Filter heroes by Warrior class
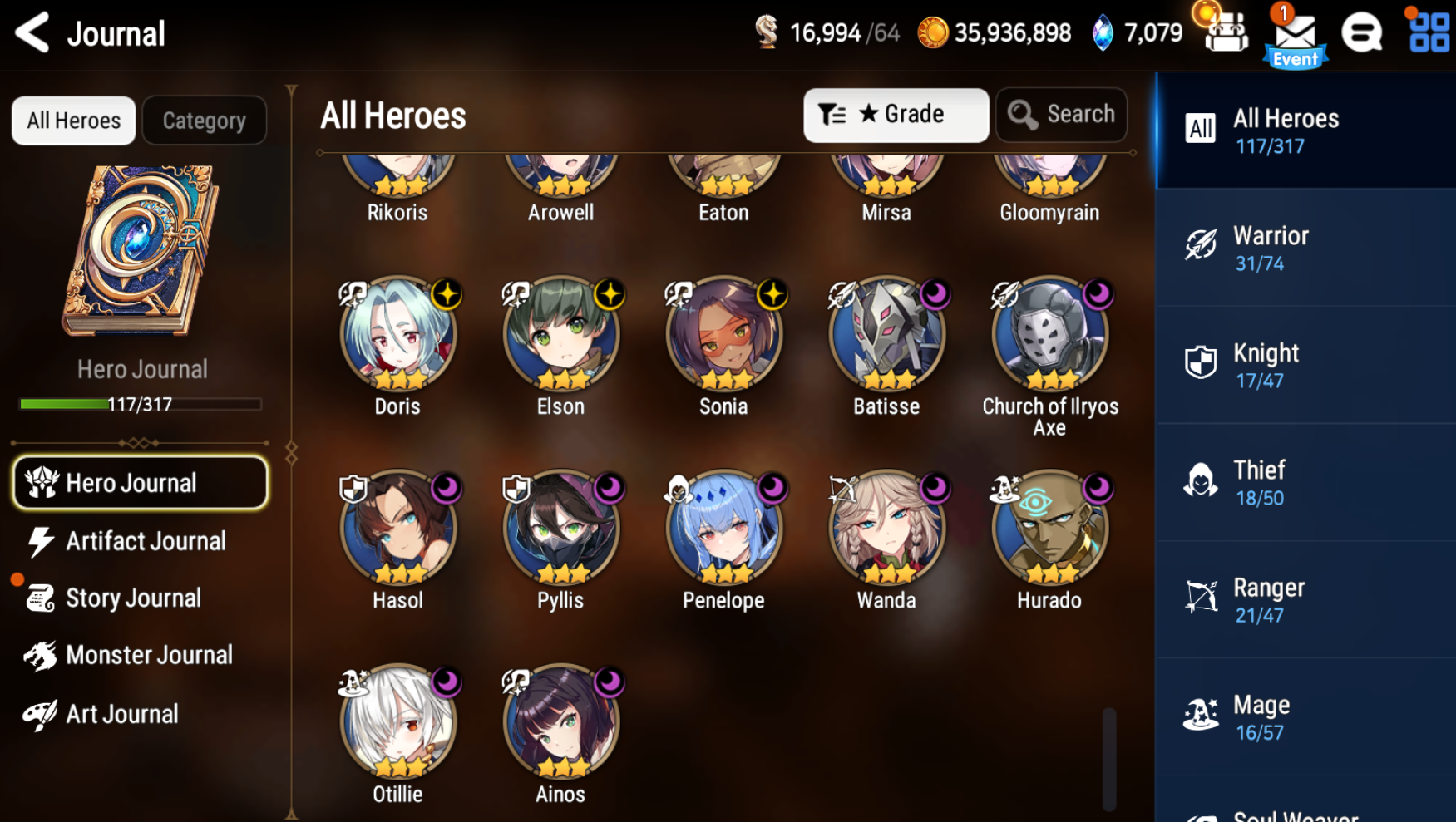Image resolution: width=1456 pixels, height=822 pixels. [1303, 247]
